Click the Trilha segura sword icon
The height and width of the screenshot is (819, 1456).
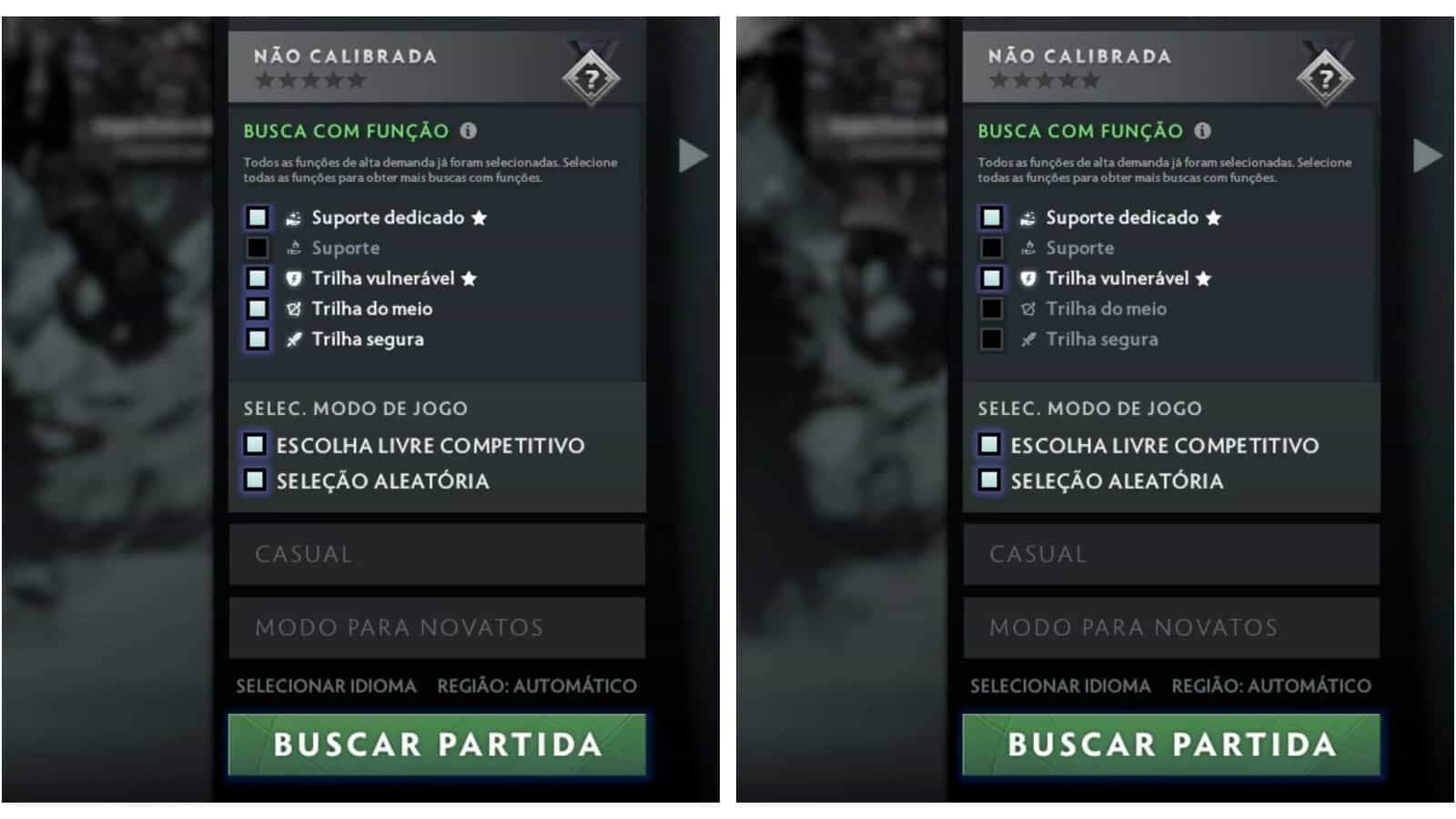pos(293,339)
